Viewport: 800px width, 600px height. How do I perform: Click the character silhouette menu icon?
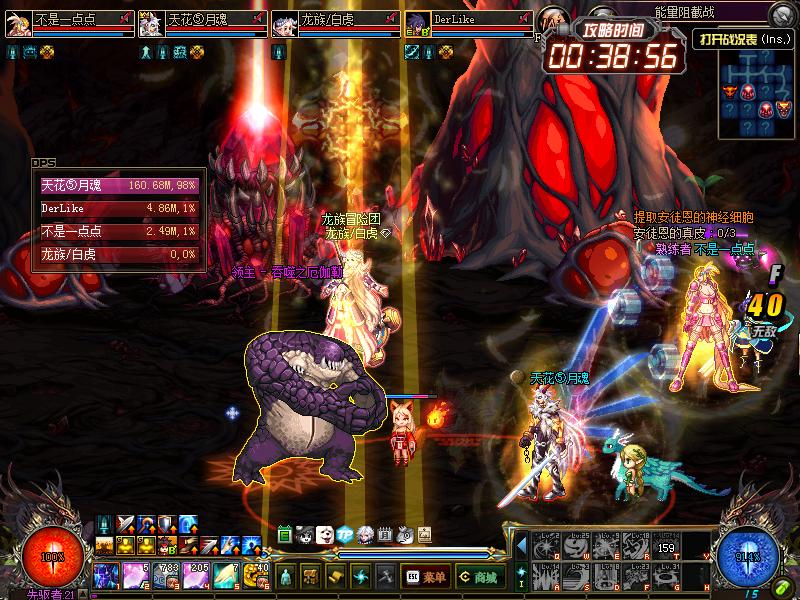click(x=287, y=577)
